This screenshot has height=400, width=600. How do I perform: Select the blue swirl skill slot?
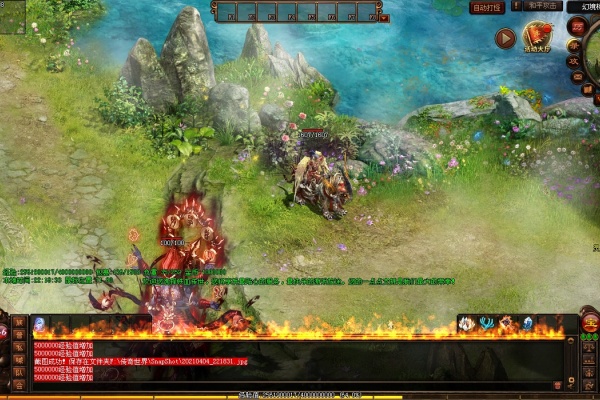39,323
